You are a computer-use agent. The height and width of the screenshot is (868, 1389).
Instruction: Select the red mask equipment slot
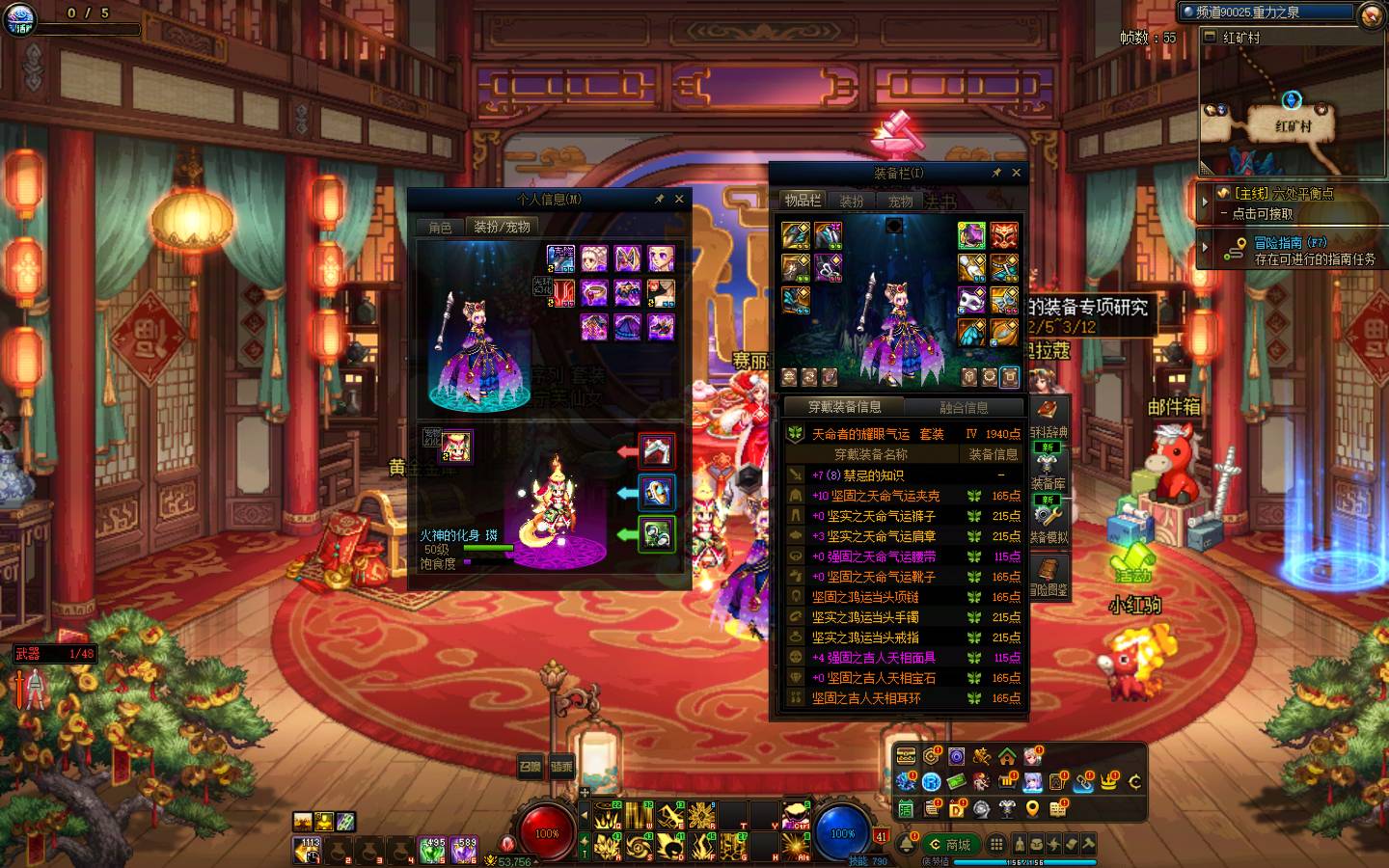[x=1004, y=235]
